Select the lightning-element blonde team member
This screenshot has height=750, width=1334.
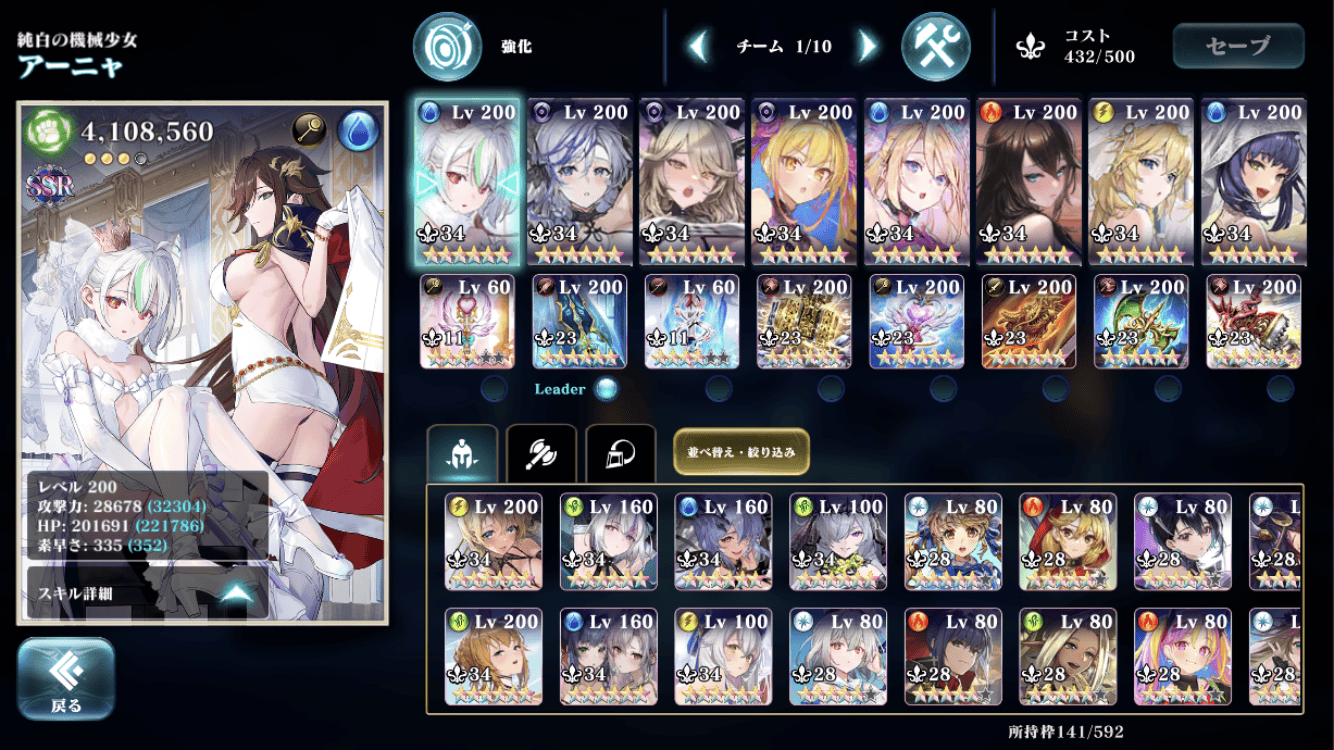(1141, 182)
